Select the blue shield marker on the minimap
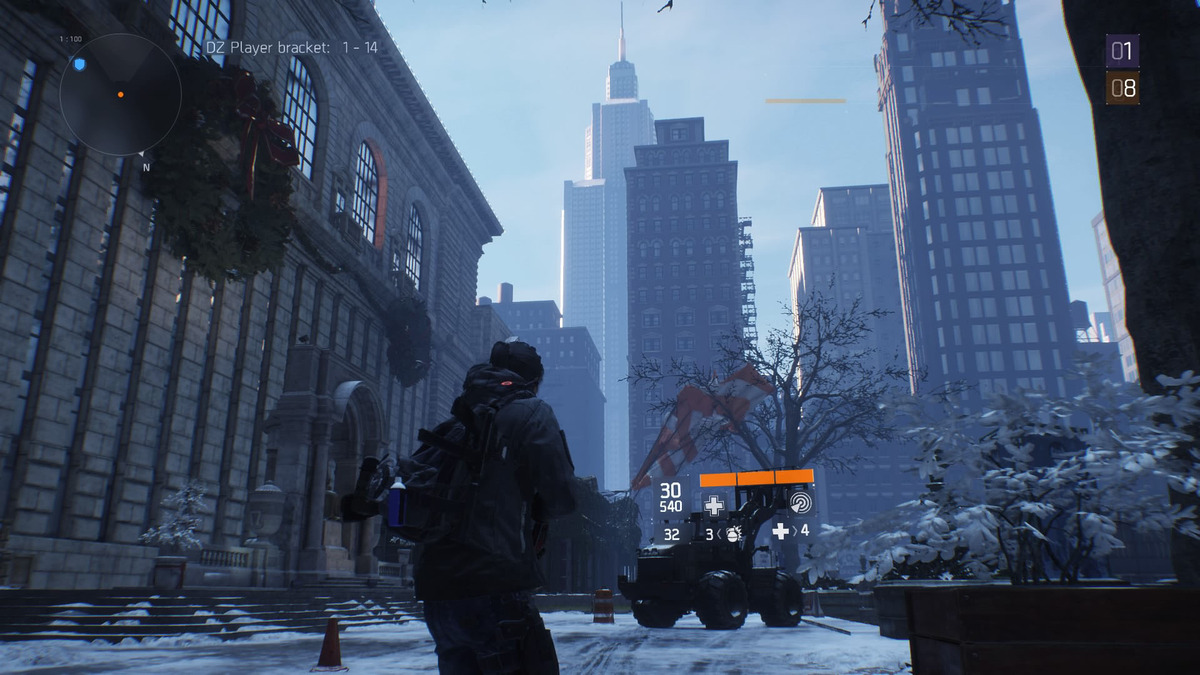This screenshot has height=675, width=1200. 80,64
